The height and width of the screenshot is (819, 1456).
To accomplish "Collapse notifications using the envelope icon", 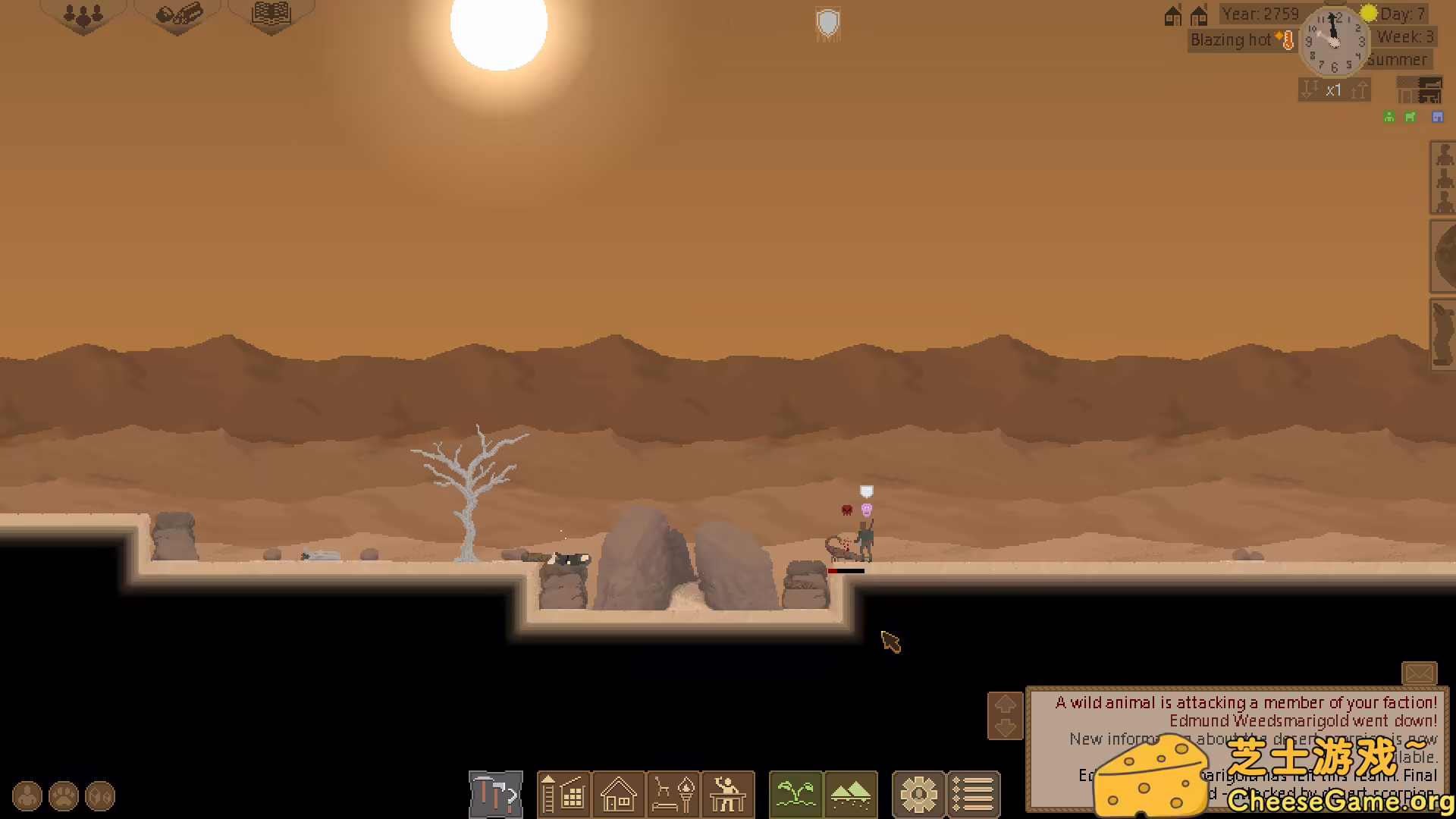I will (x=1420, y=672).
